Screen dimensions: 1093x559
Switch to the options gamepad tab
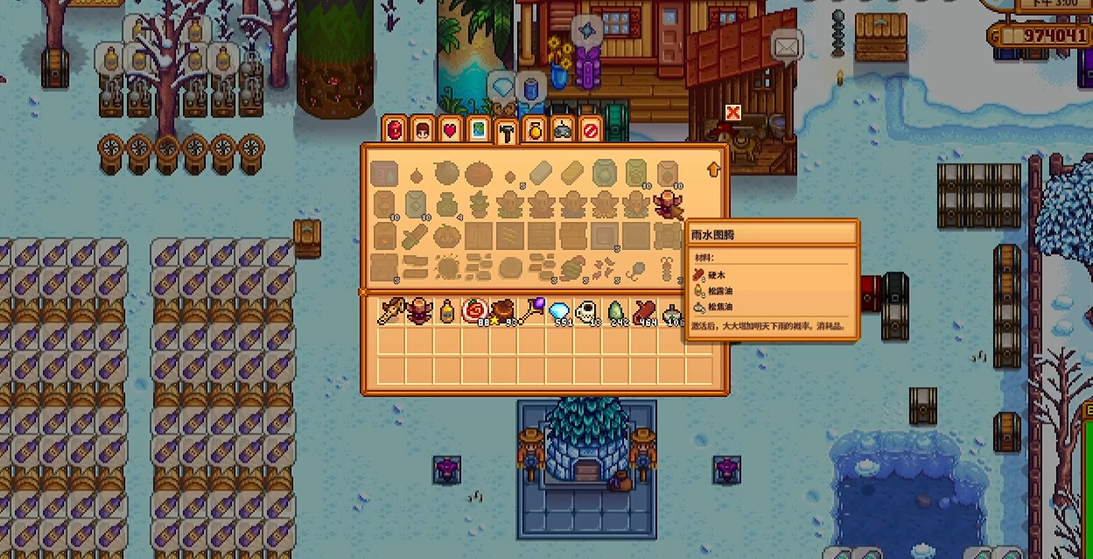[x=563, y=129]
